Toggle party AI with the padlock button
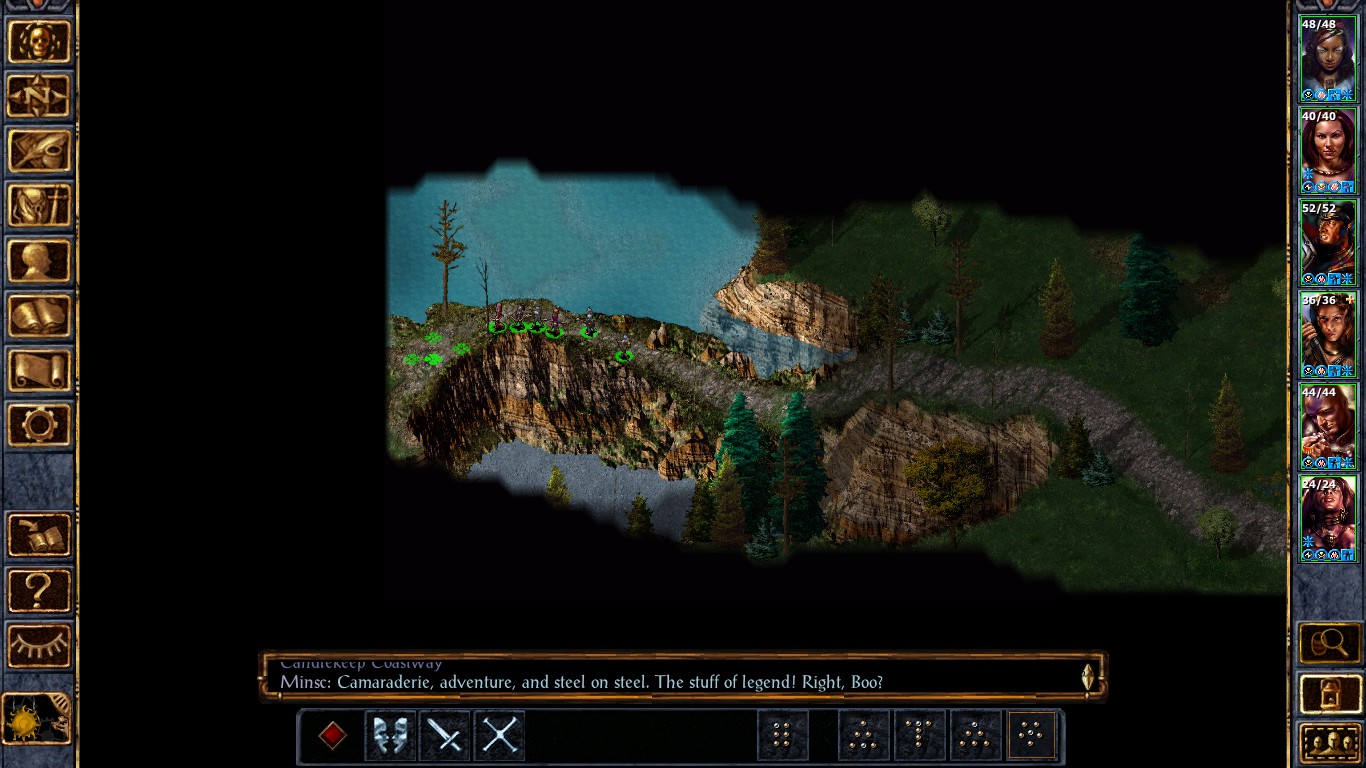The image size is (1366, 768). pyautogui.click(x=1330, y=693)
